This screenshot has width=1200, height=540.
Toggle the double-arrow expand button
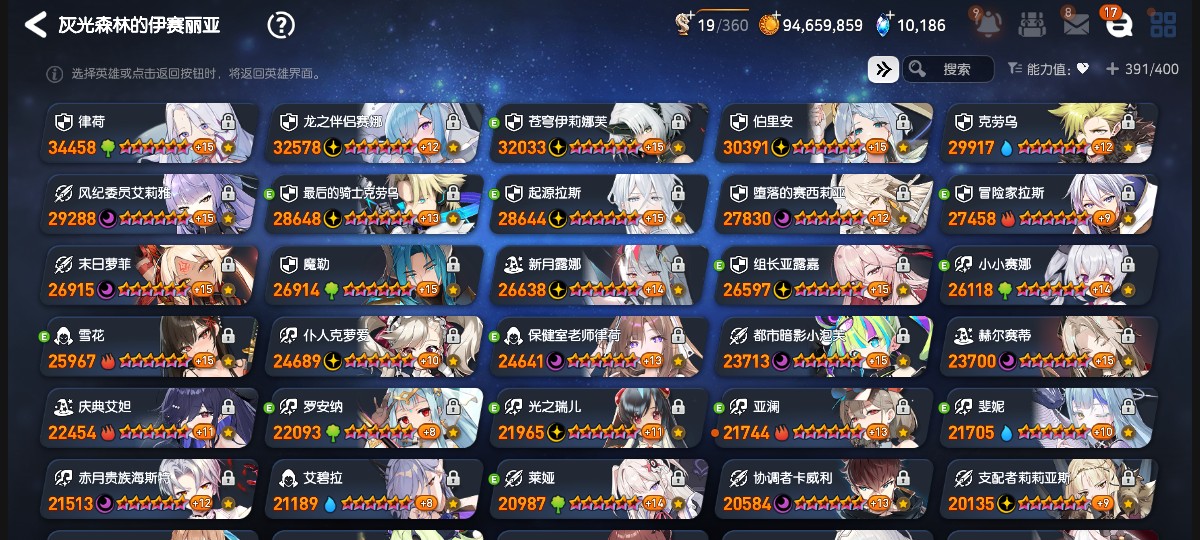coord(883,69)
